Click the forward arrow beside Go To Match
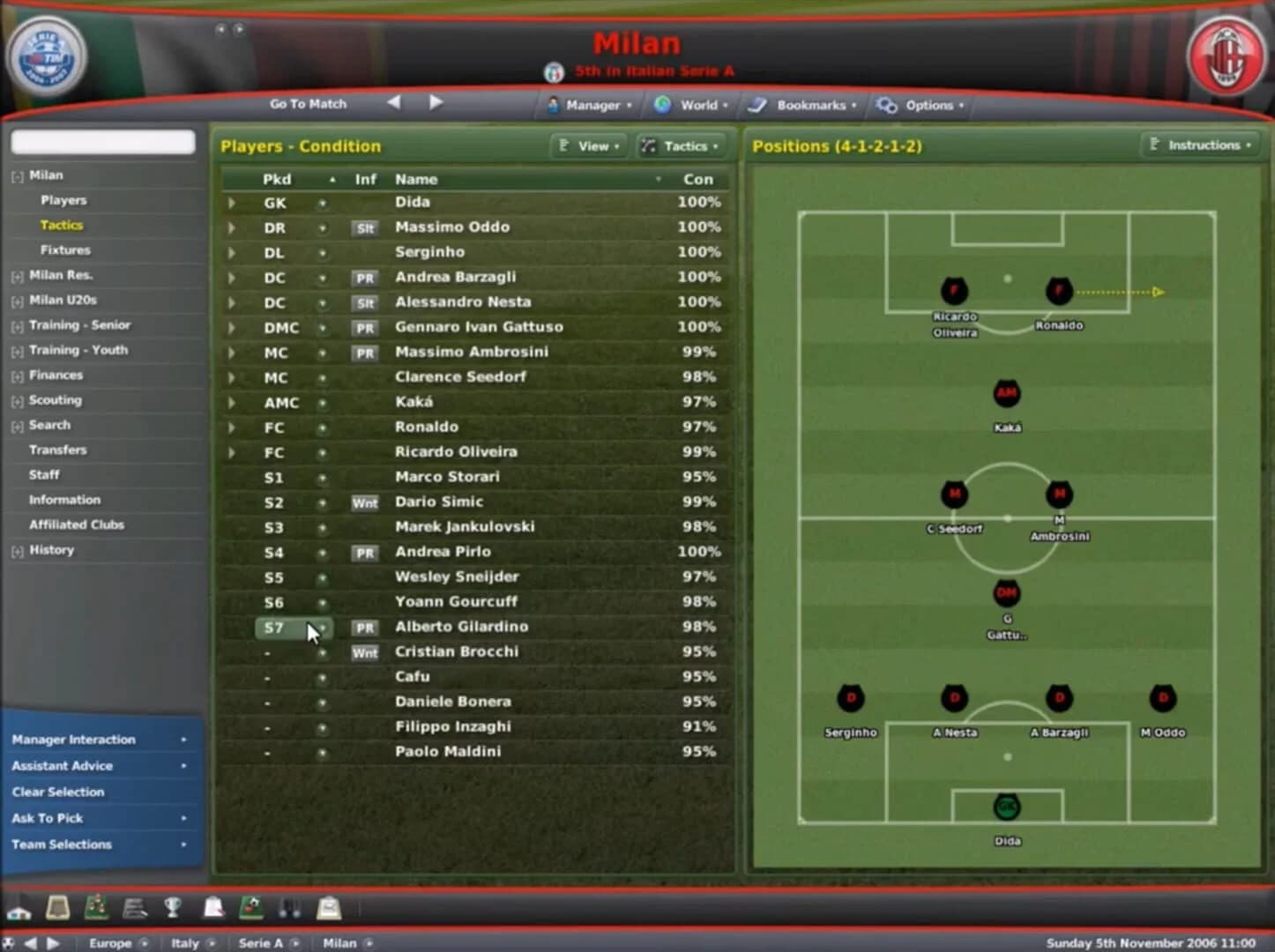 click(x=436, y=102)
